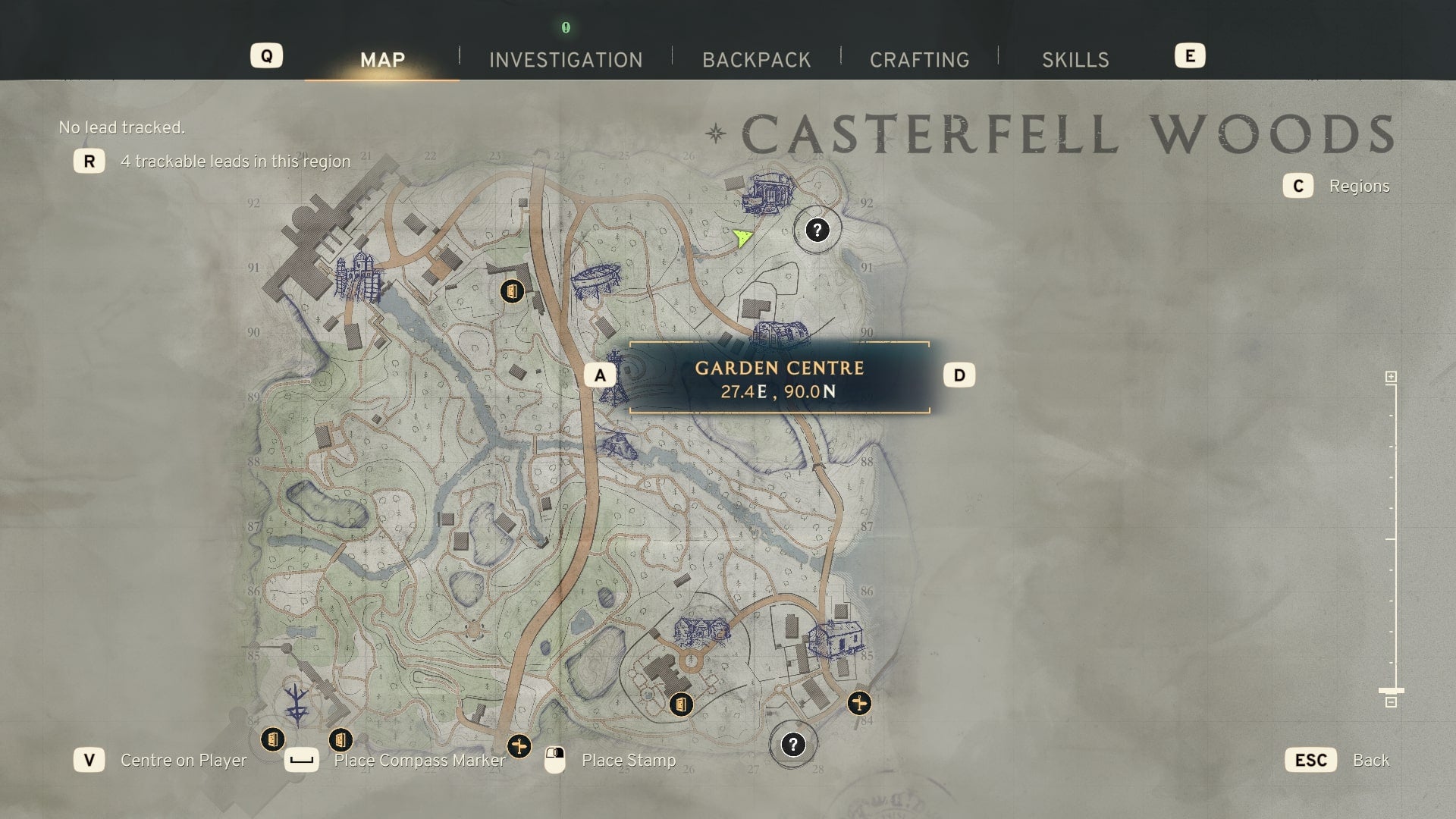Image resolution: width=1456 pixels, height=819 pixels.
Task: Select the question mark marker beside the player arrow
Action: [817, 230]
